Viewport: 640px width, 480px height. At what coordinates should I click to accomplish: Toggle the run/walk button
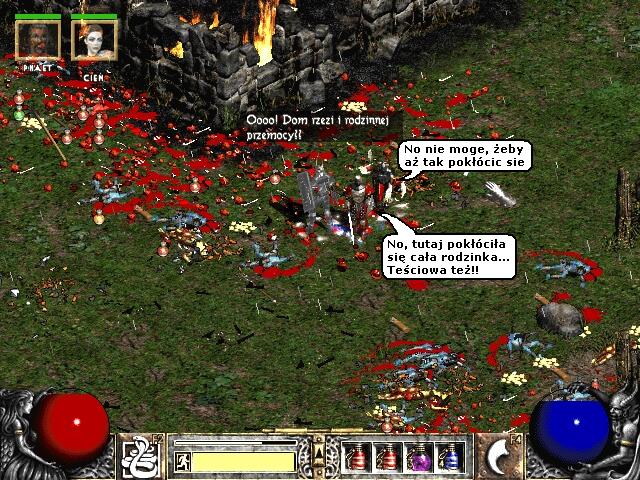tap(183, 461)
